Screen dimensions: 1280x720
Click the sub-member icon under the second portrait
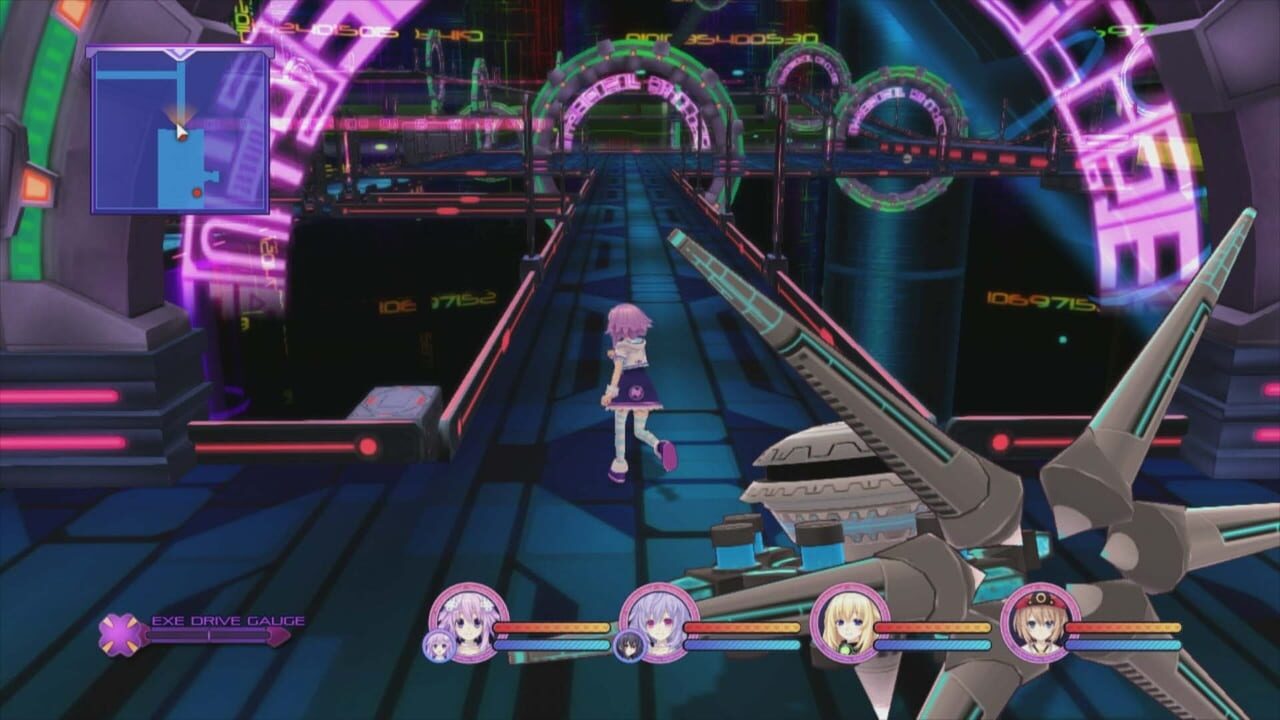click(629, 644)
